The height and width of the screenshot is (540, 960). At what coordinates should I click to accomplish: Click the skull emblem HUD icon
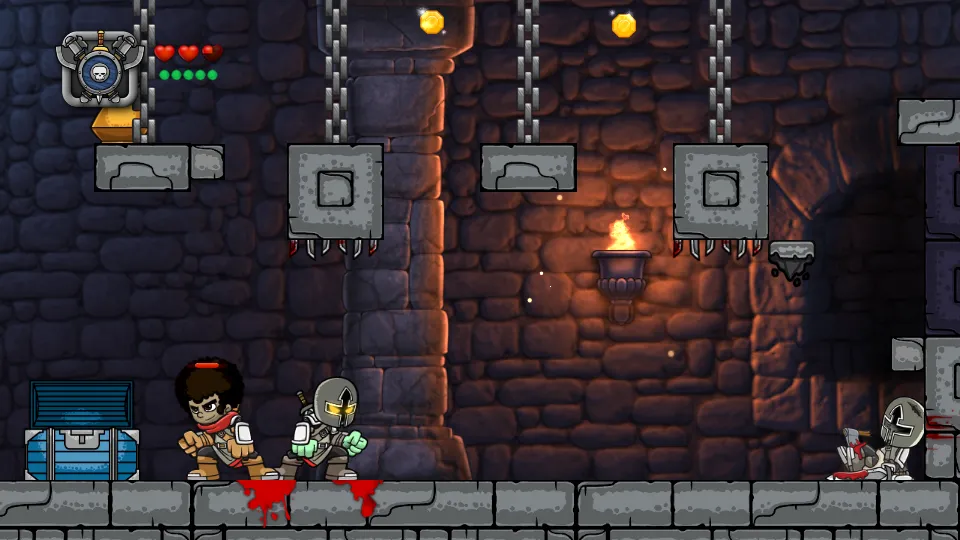(98, 69)
